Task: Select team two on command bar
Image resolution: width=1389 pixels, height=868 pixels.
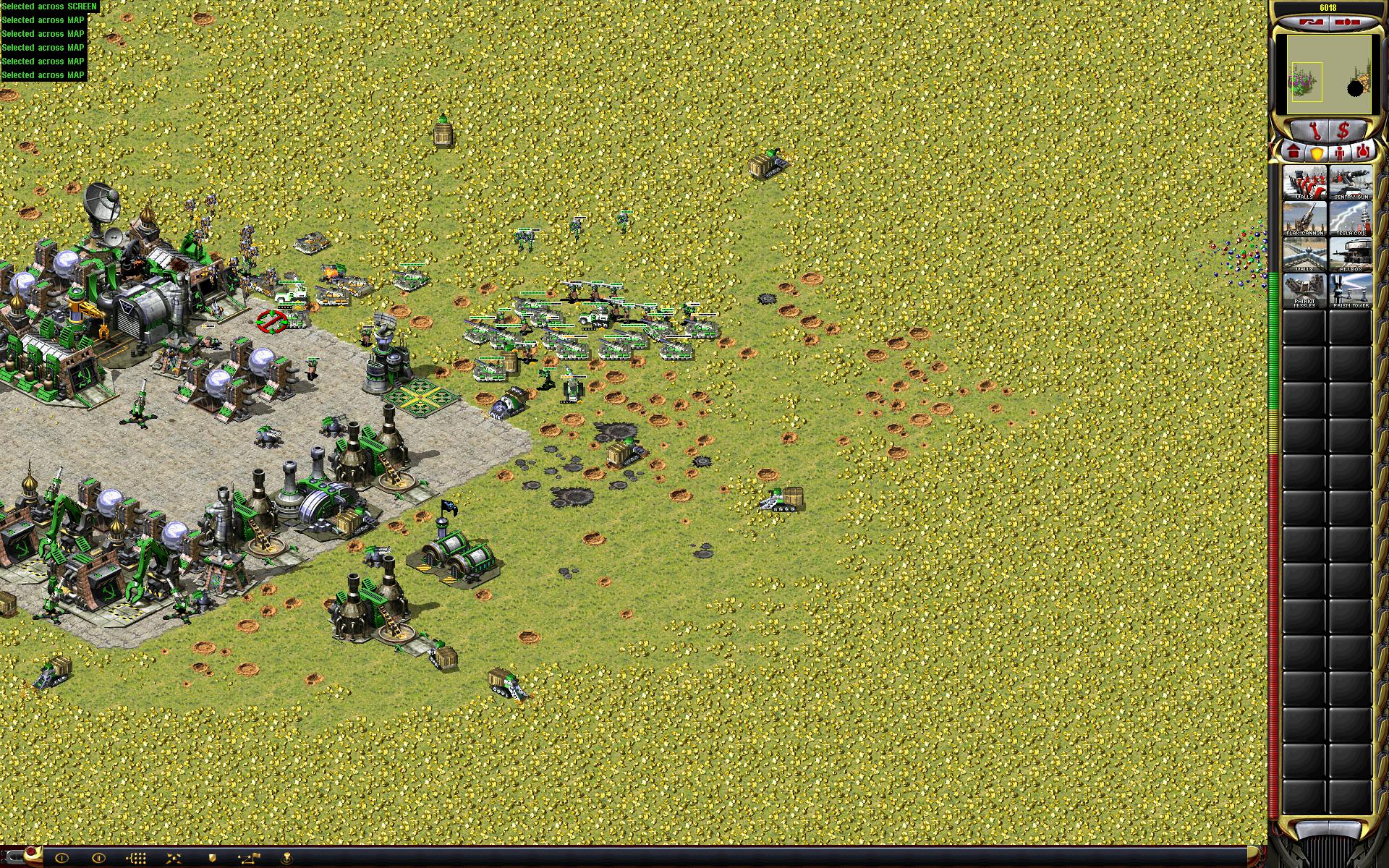Action: 99,858
